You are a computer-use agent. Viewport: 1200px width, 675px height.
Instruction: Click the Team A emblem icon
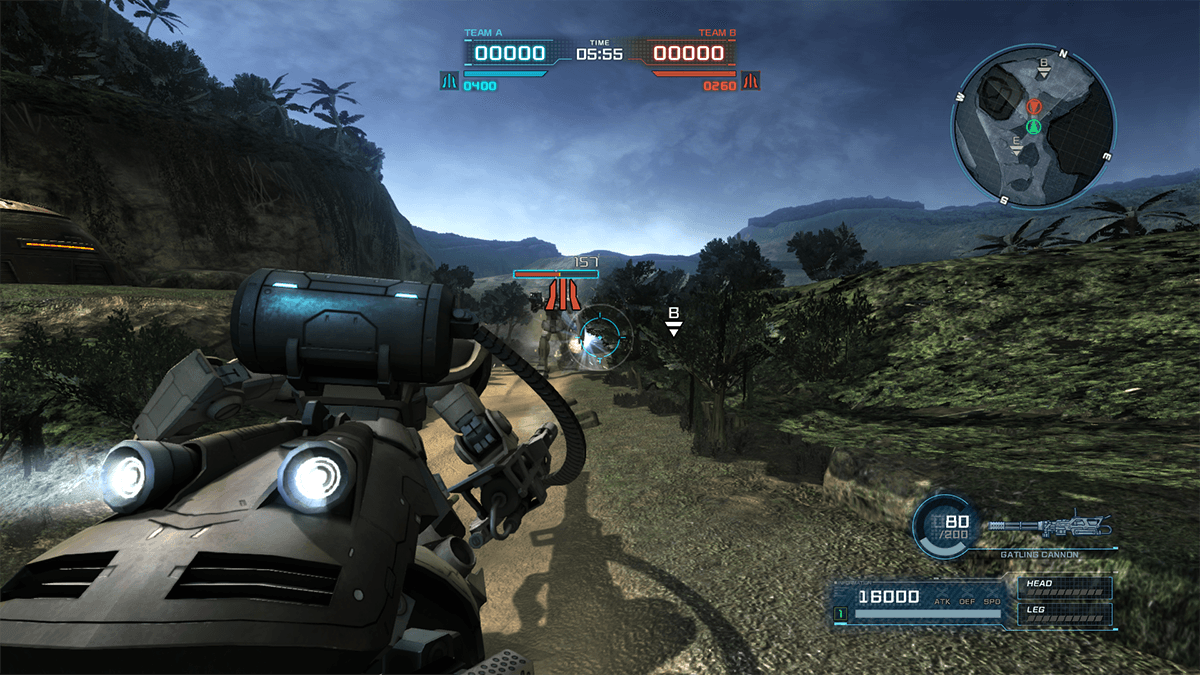click(449, 80)
